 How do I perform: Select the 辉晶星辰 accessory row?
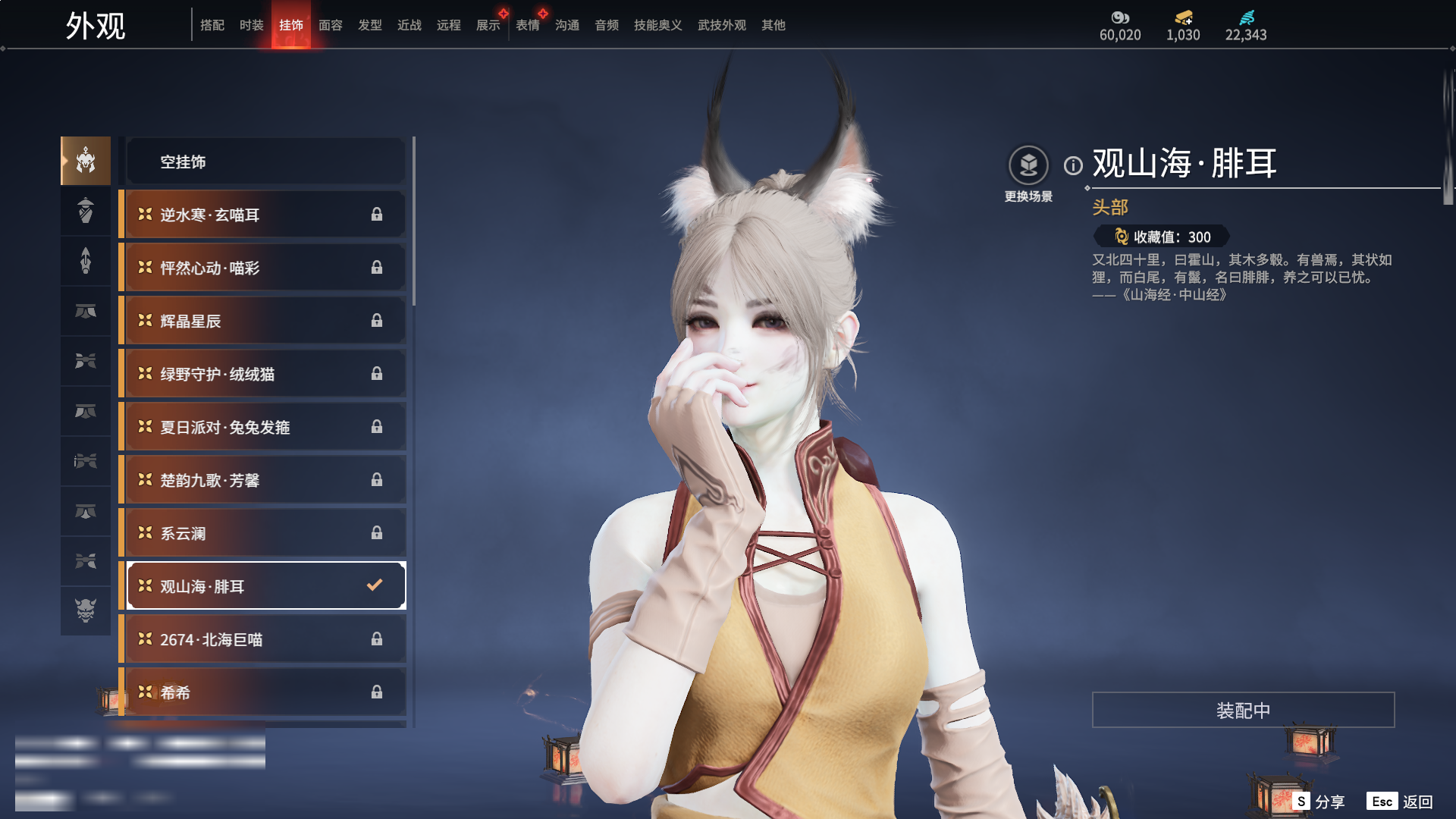265,321
